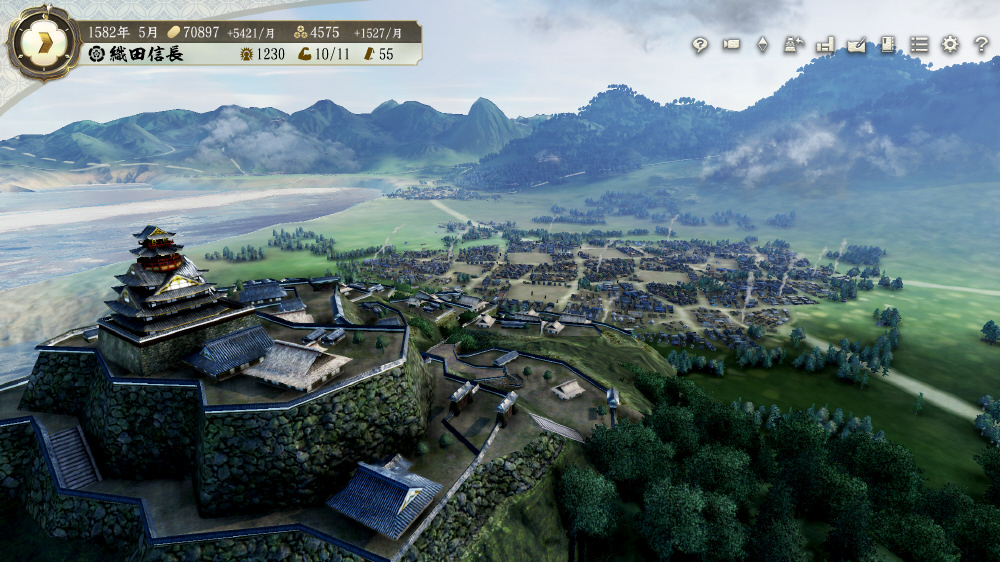1000x562 pixels.
Task: Open settings with the gear icon
Action: pos(950,44)
